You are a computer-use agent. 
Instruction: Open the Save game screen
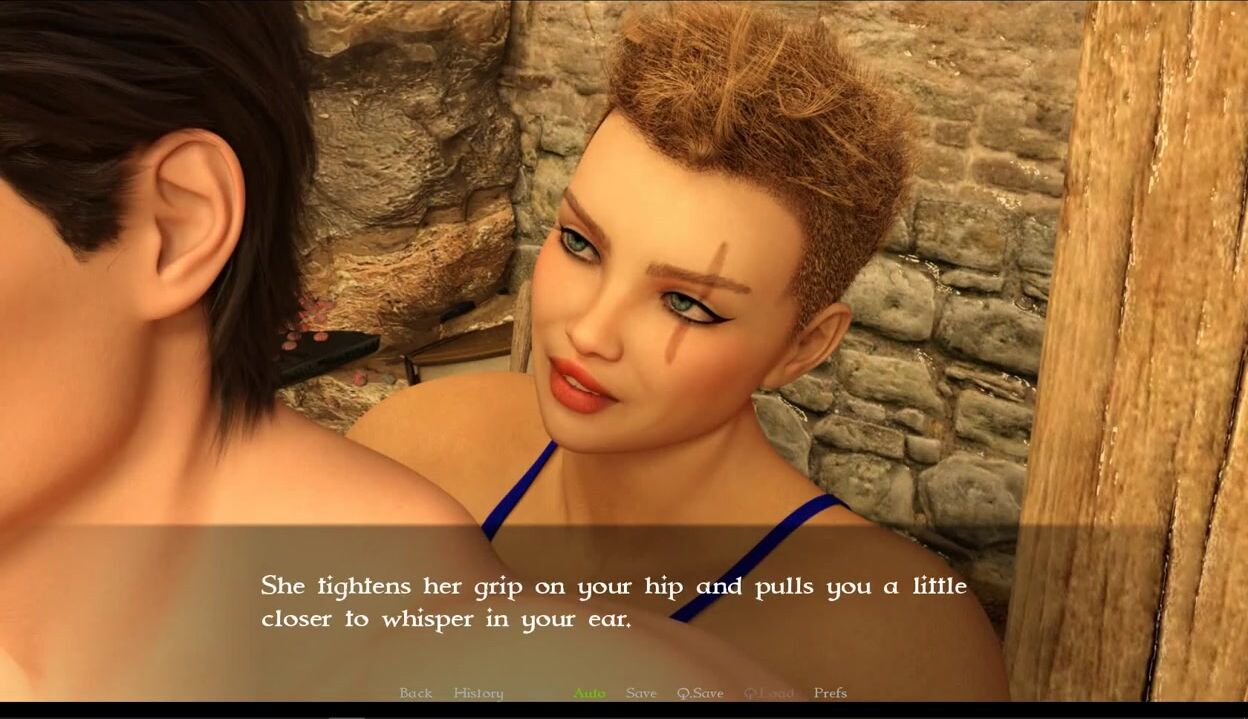pos(641,693)
